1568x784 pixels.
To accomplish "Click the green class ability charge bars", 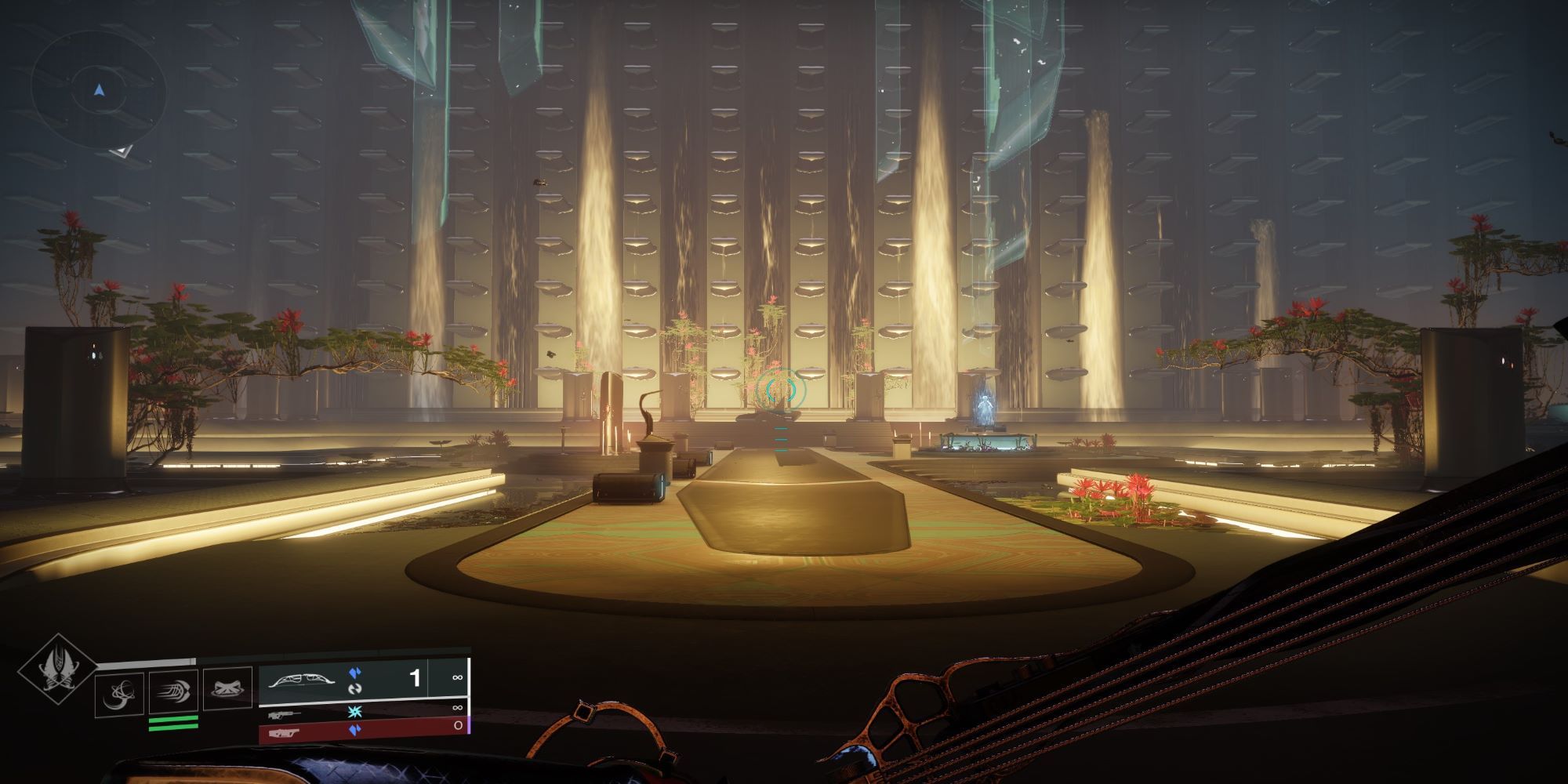I will pos(173,723).
